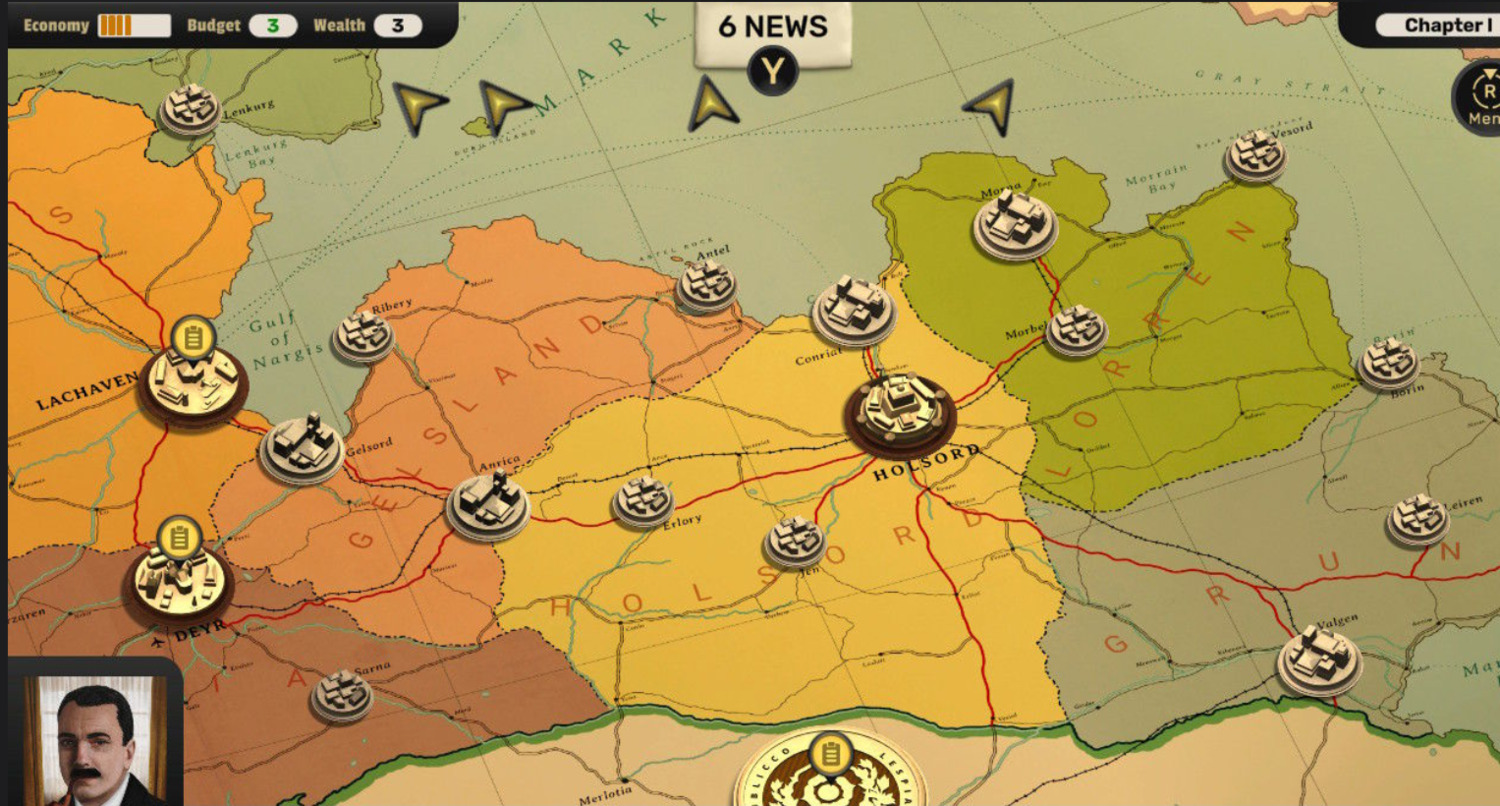Select the Lenkurg city marker

190,108
